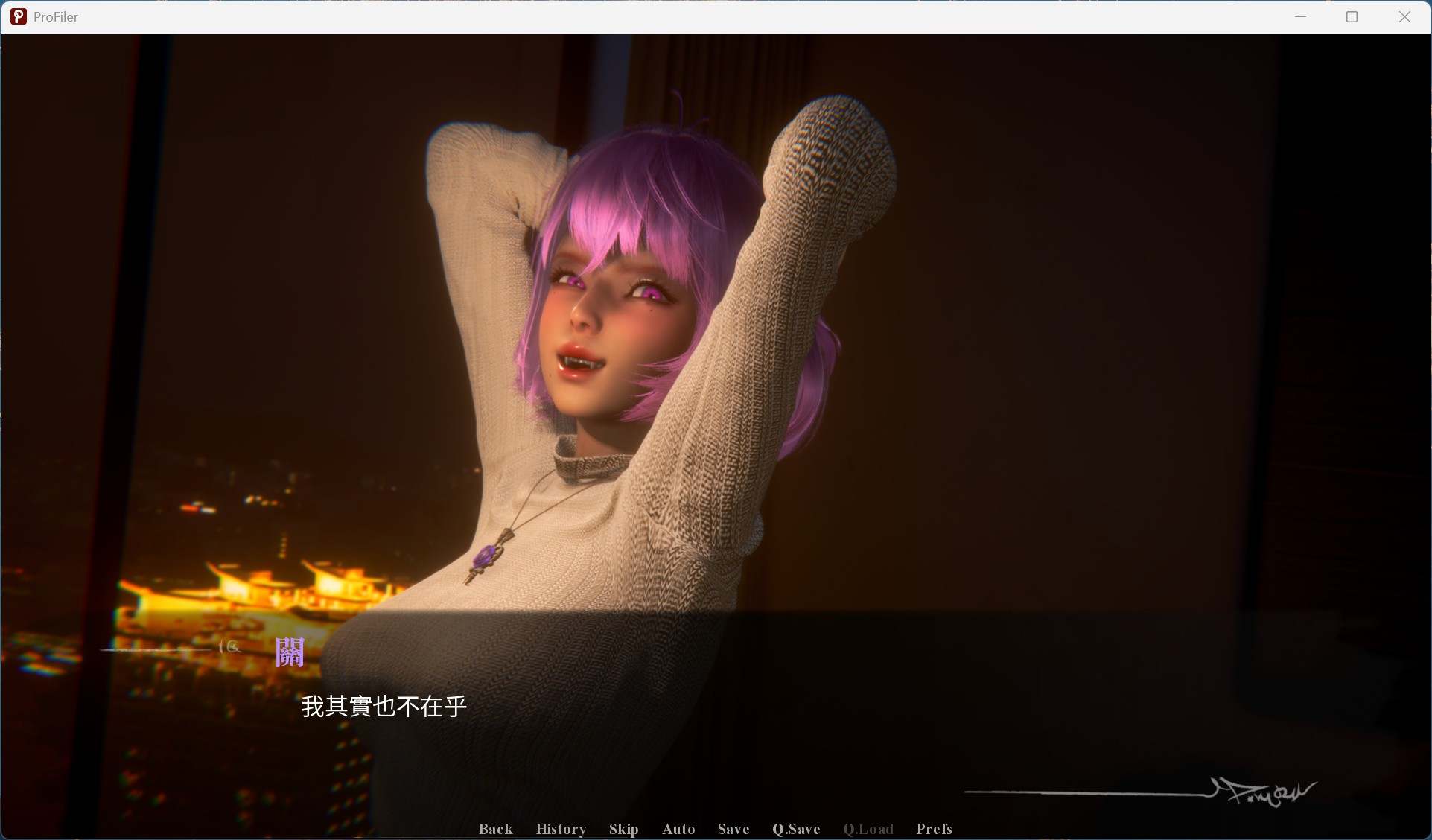
Task: Click the ProFiler app icon in title bar
Action: coord(18,16)
